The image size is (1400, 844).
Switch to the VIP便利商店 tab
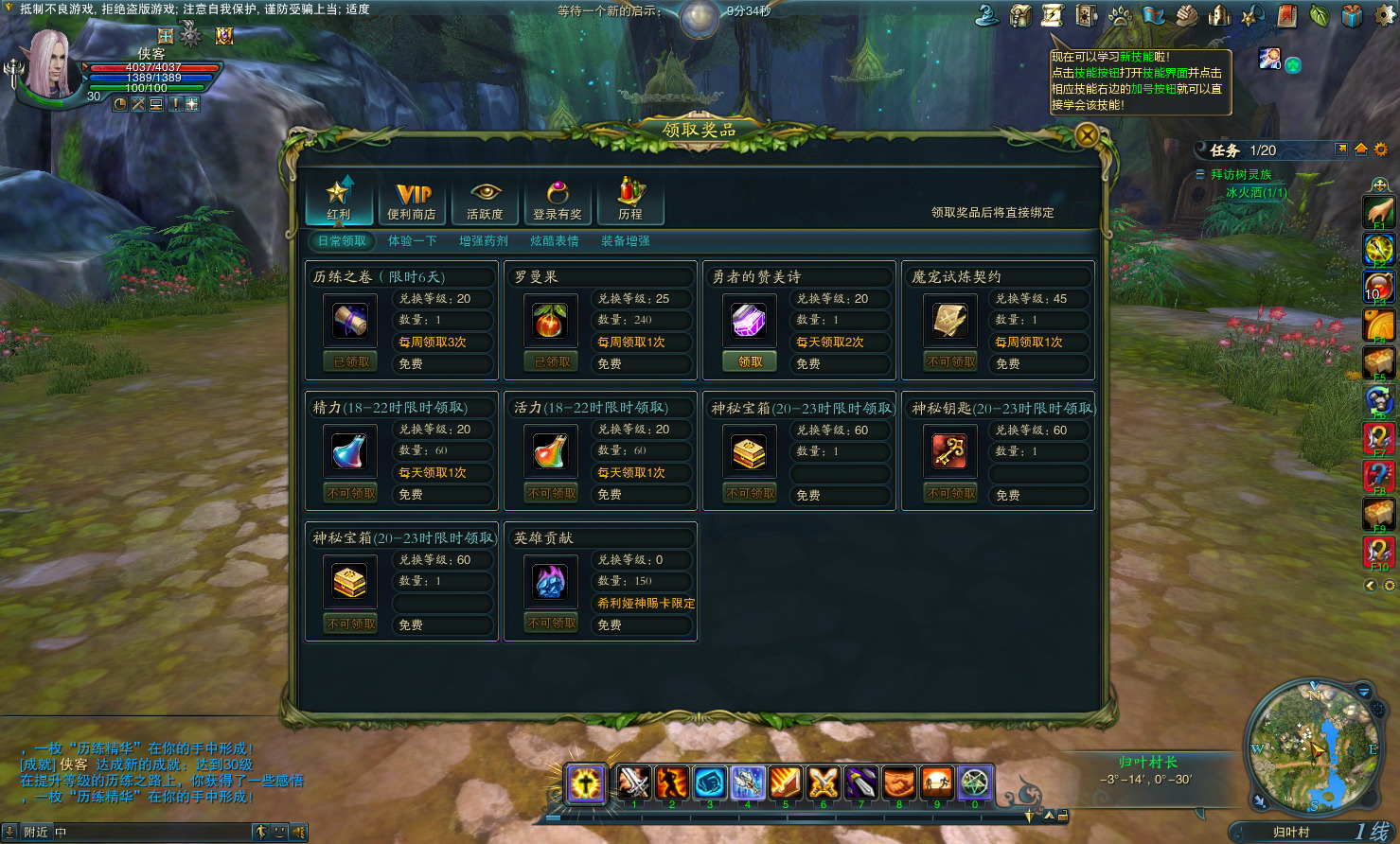pos(412,199)
